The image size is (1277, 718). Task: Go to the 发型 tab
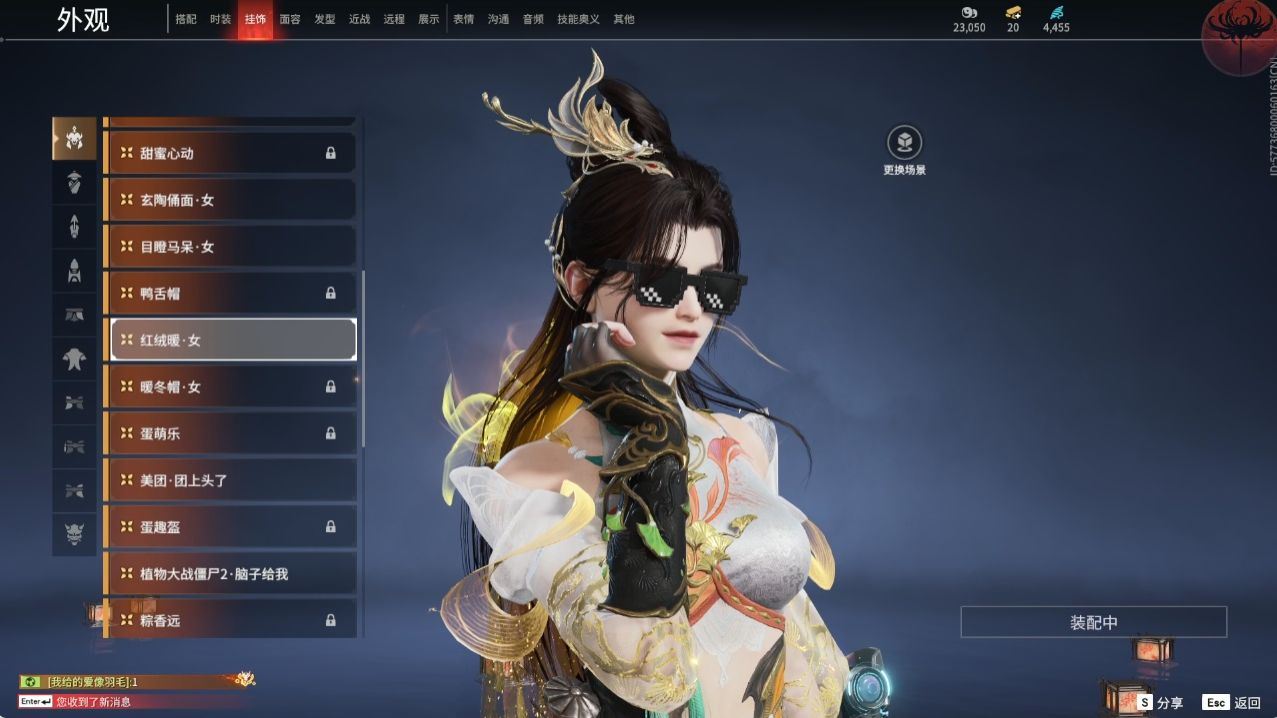(325, 19)
